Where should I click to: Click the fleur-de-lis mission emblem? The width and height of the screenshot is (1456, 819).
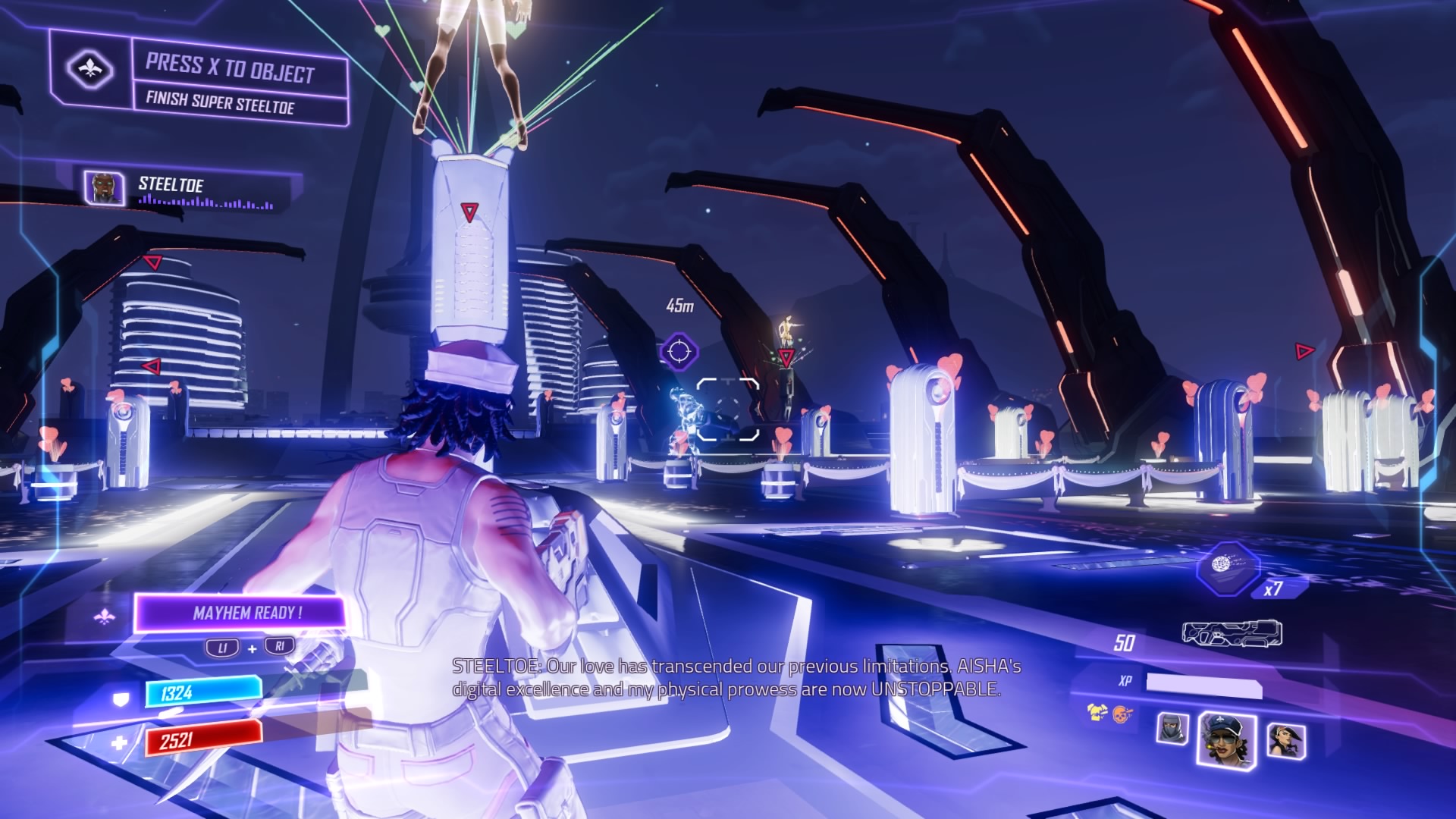90,70
